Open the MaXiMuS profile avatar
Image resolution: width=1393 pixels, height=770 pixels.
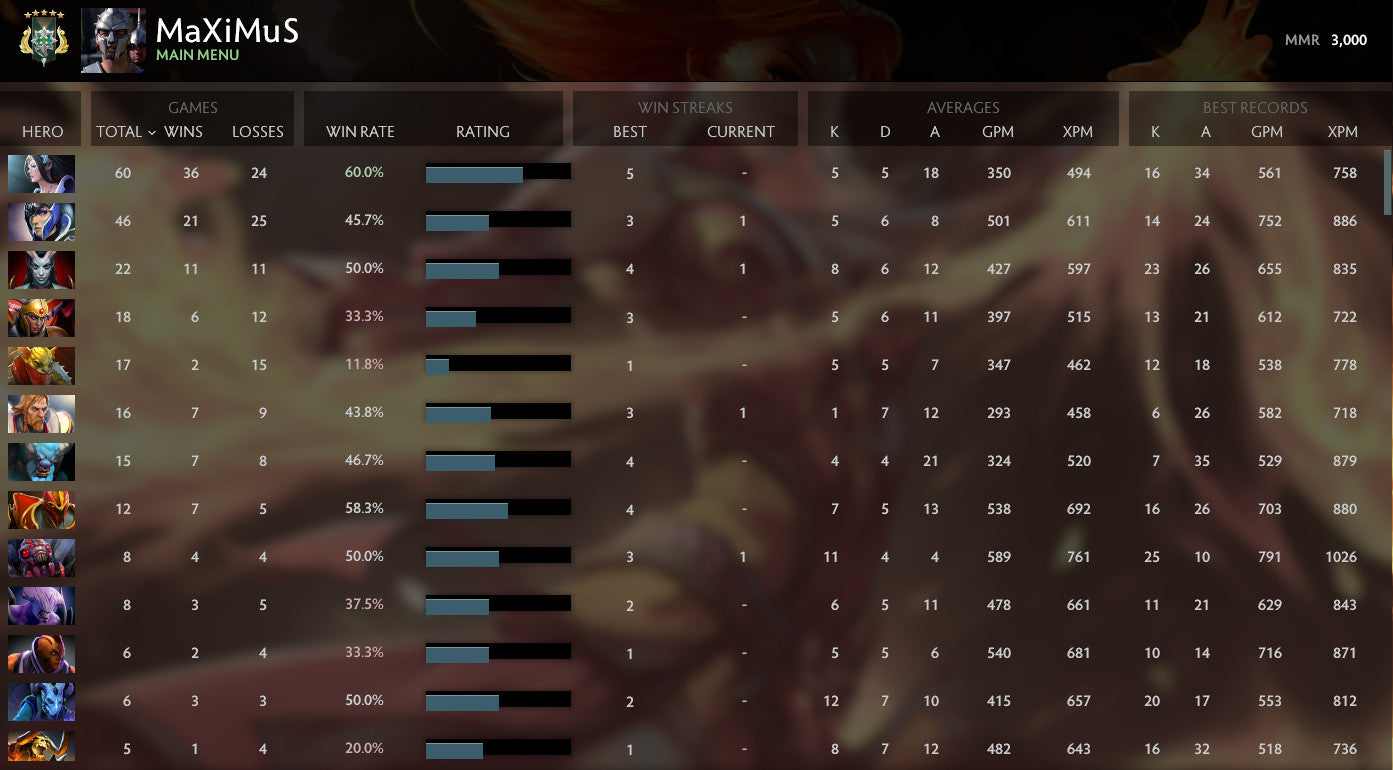[112, 41]
